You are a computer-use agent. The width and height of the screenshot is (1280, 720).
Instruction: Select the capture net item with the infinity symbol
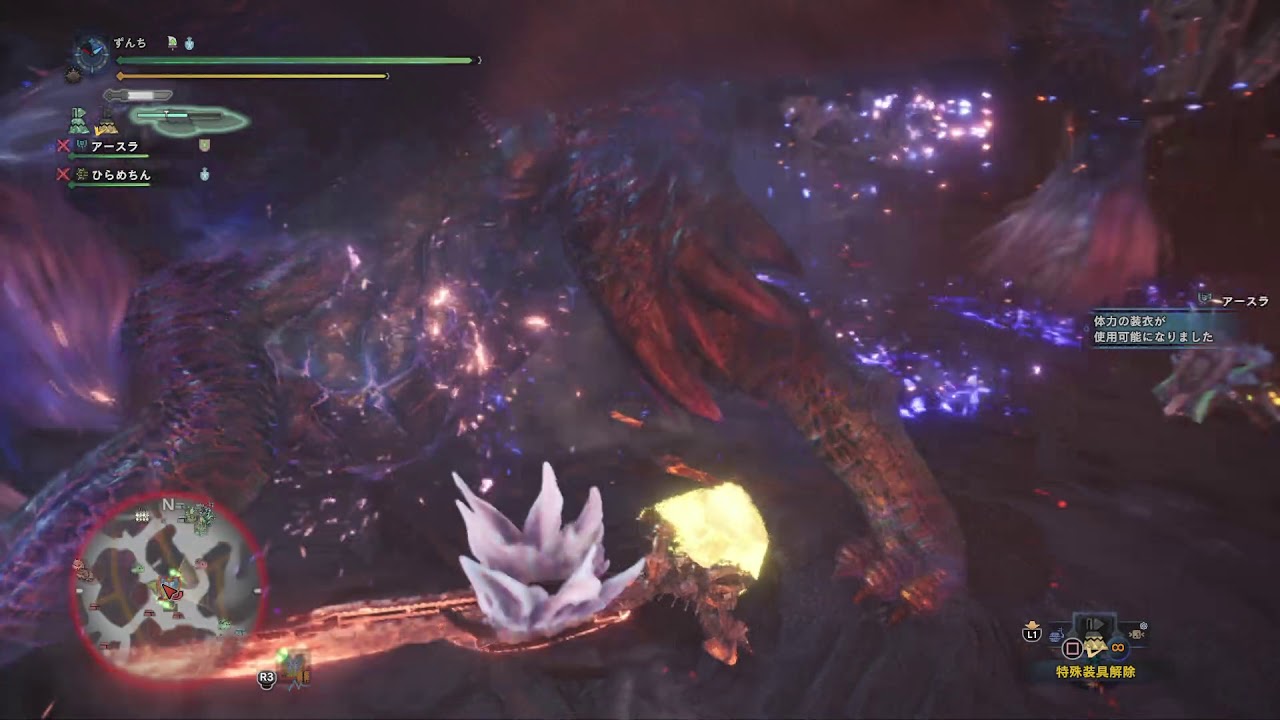[x=1117, y=647]
